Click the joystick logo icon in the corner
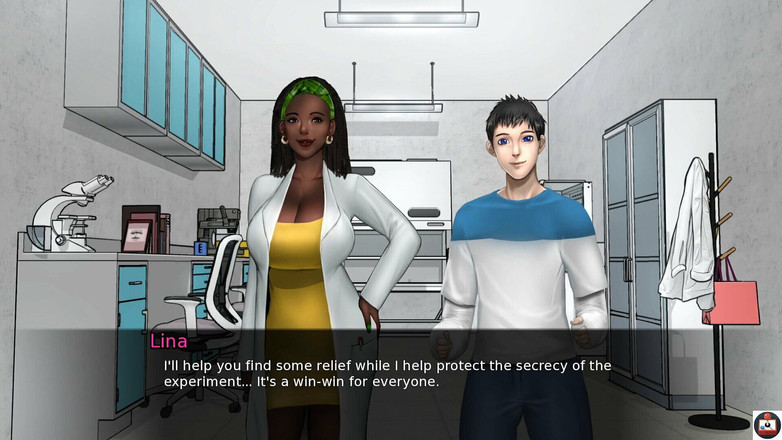This screenshot has width=782, height=440. 766,424
